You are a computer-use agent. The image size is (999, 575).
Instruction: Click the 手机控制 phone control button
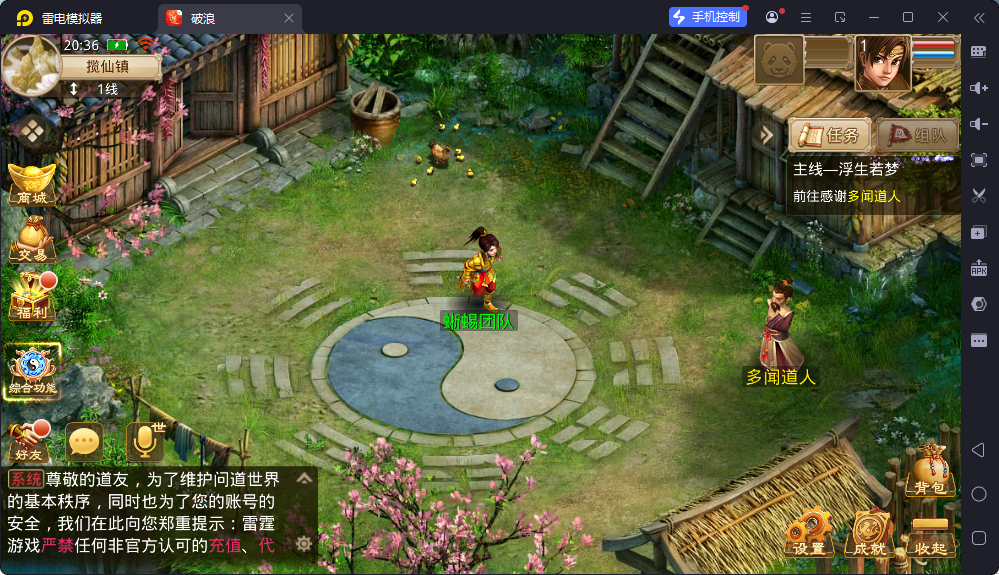[x=708, y=17]
